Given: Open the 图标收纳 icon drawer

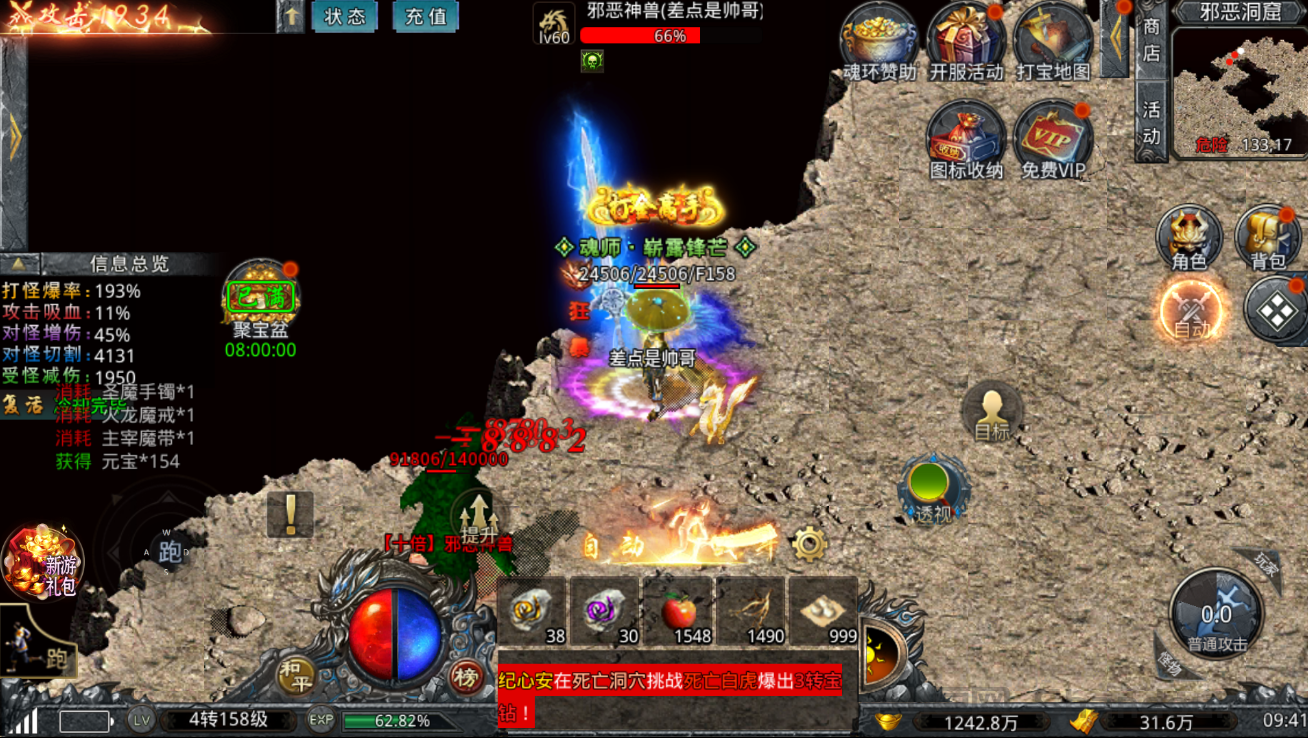Looking at the screenshot, I should pyautogui.click(x=965, y=140).
